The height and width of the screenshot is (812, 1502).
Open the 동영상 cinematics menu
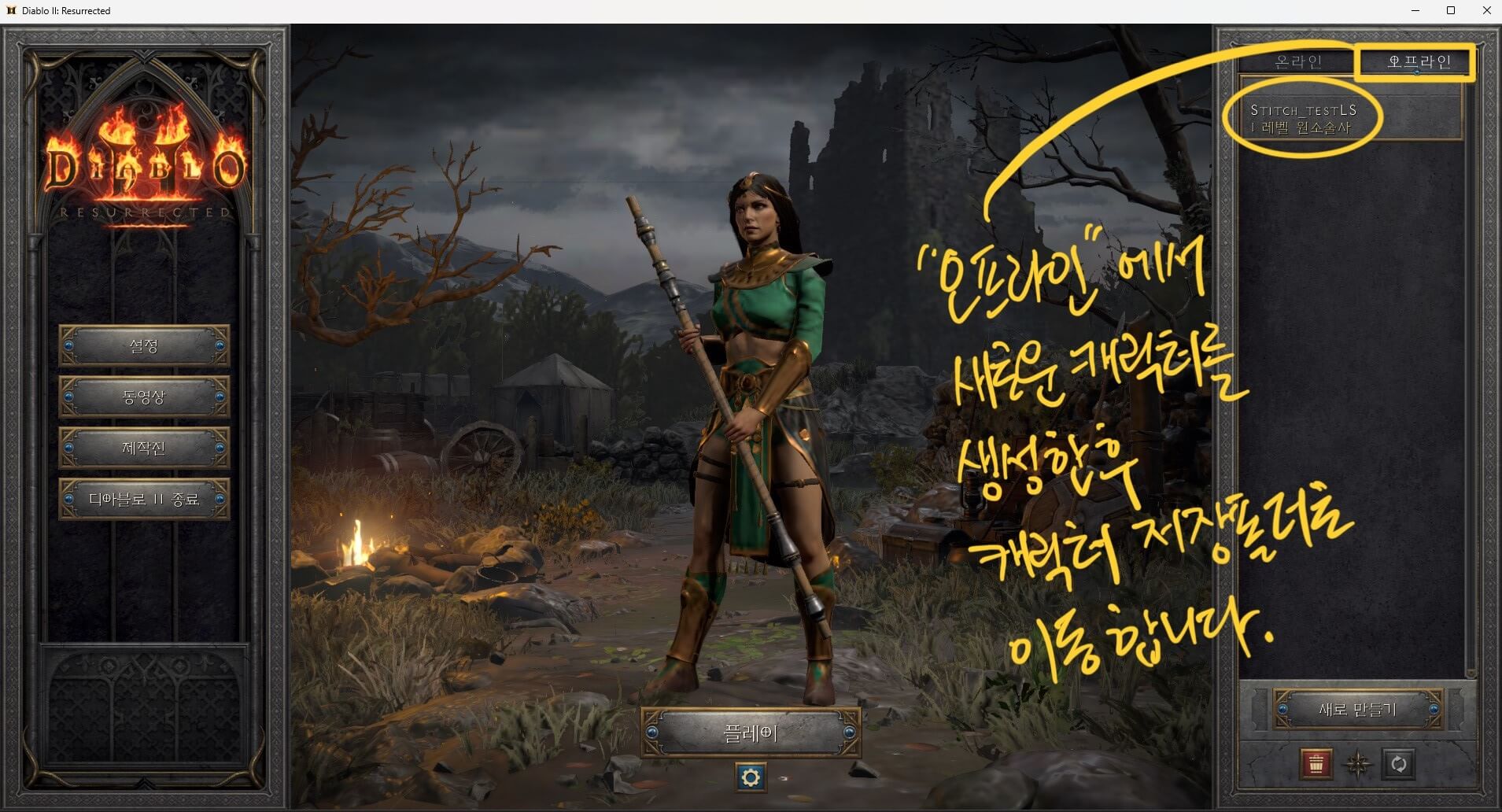point(144,397)
